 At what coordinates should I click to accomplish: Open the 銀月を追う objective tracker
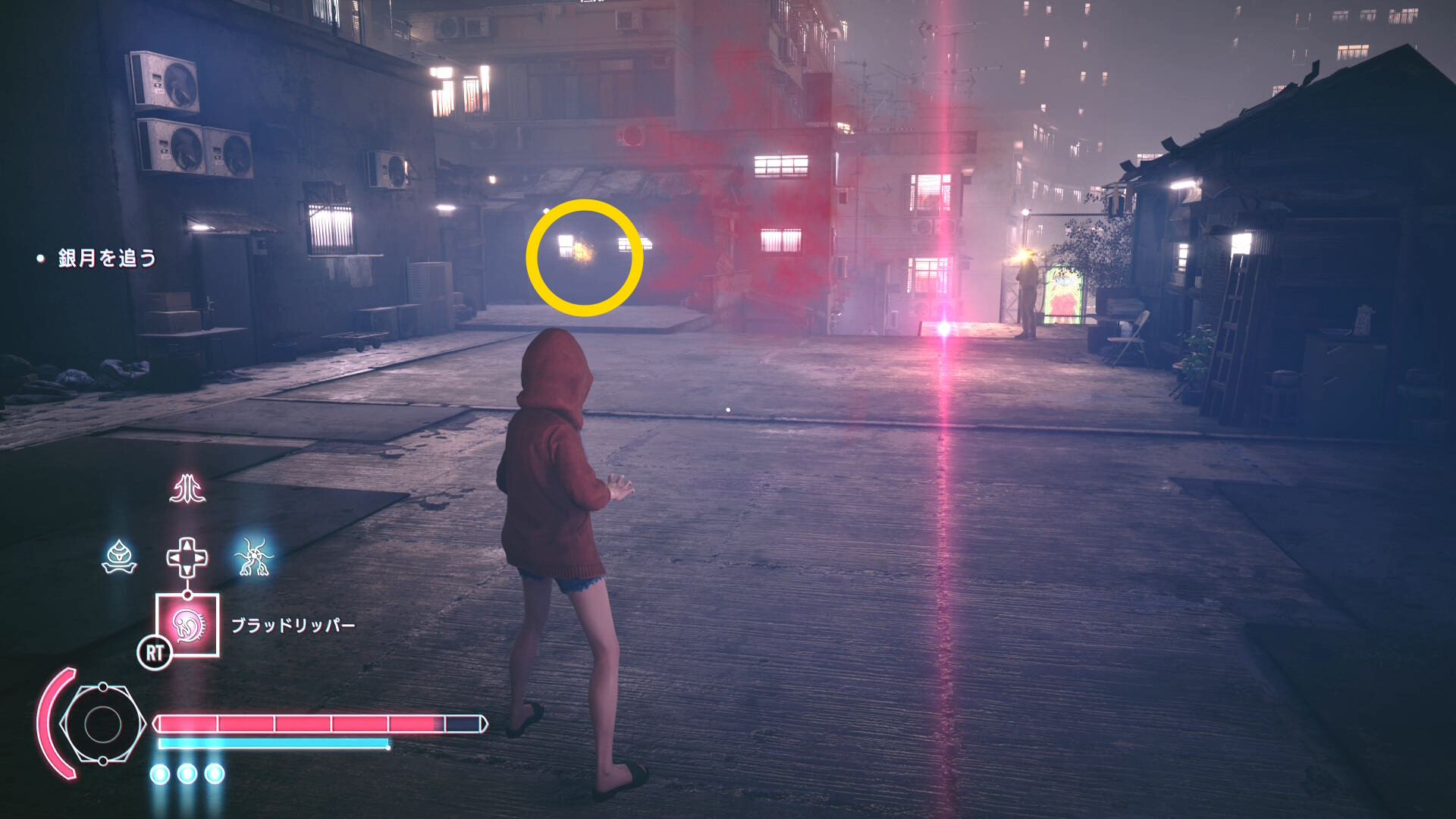coord(107,259)
